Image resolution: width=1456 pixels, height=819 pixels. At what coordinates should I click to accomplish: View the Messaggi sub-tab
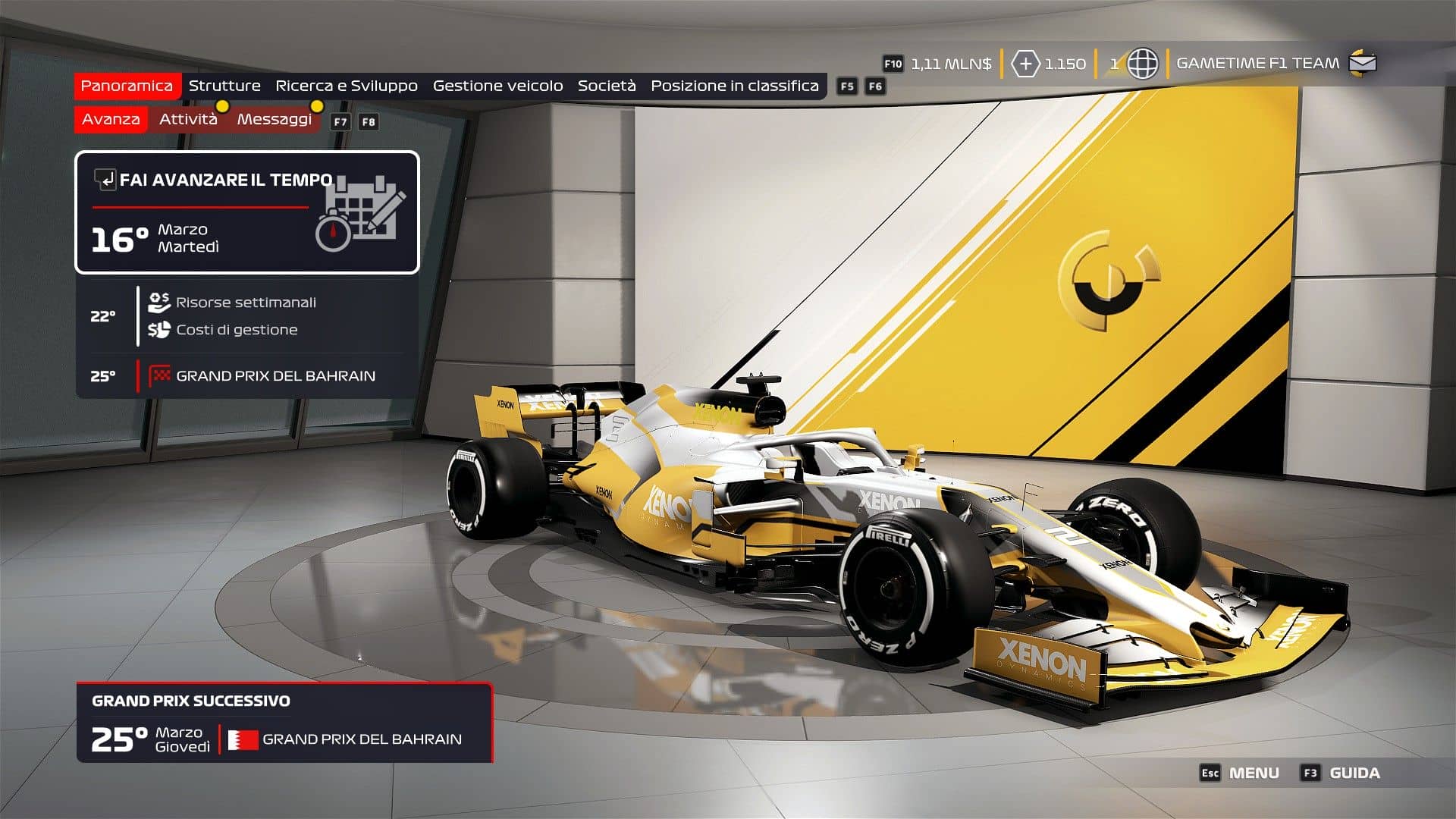click(274, 119)
